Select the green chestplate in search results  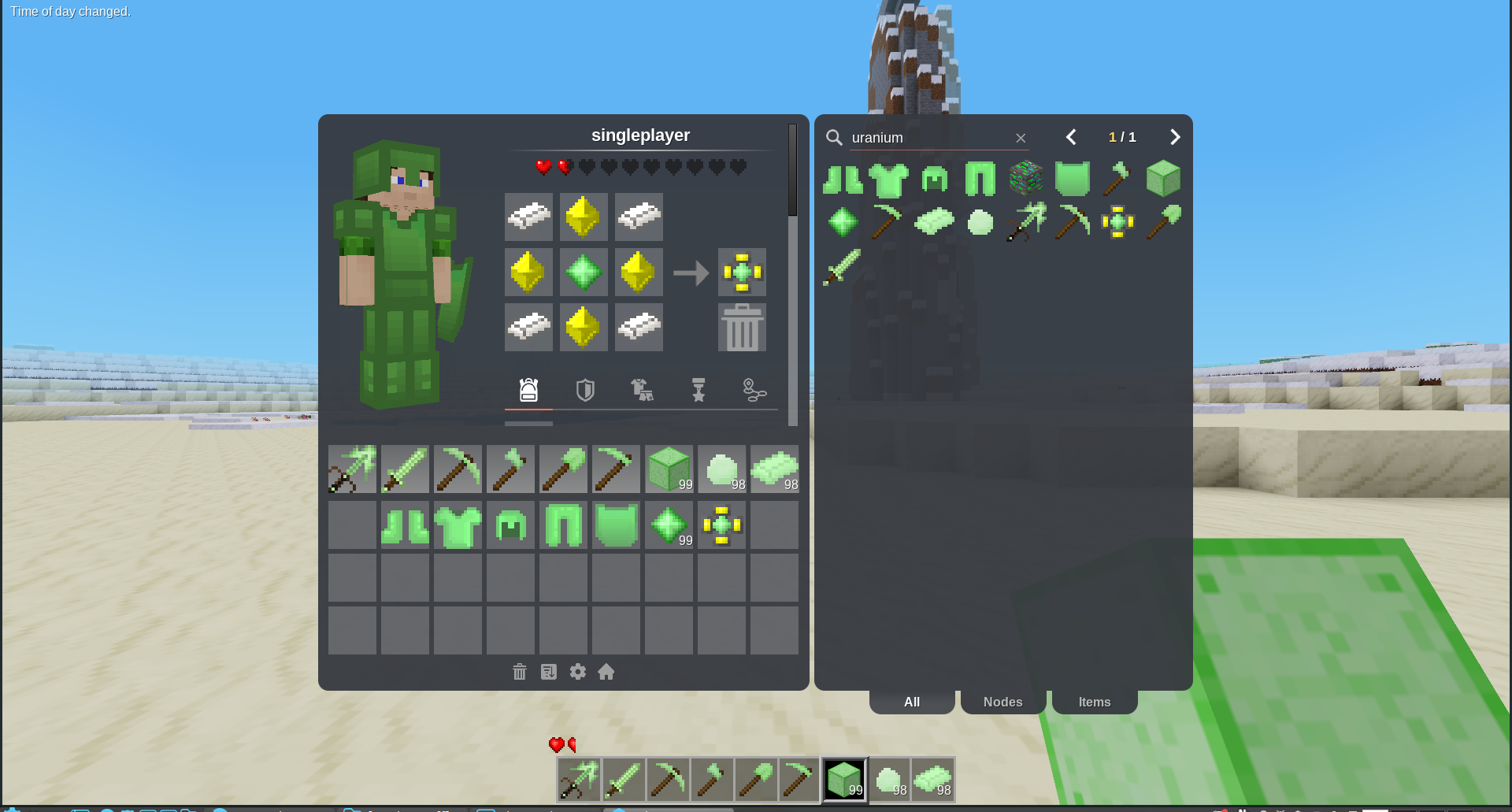click(889, 179)
